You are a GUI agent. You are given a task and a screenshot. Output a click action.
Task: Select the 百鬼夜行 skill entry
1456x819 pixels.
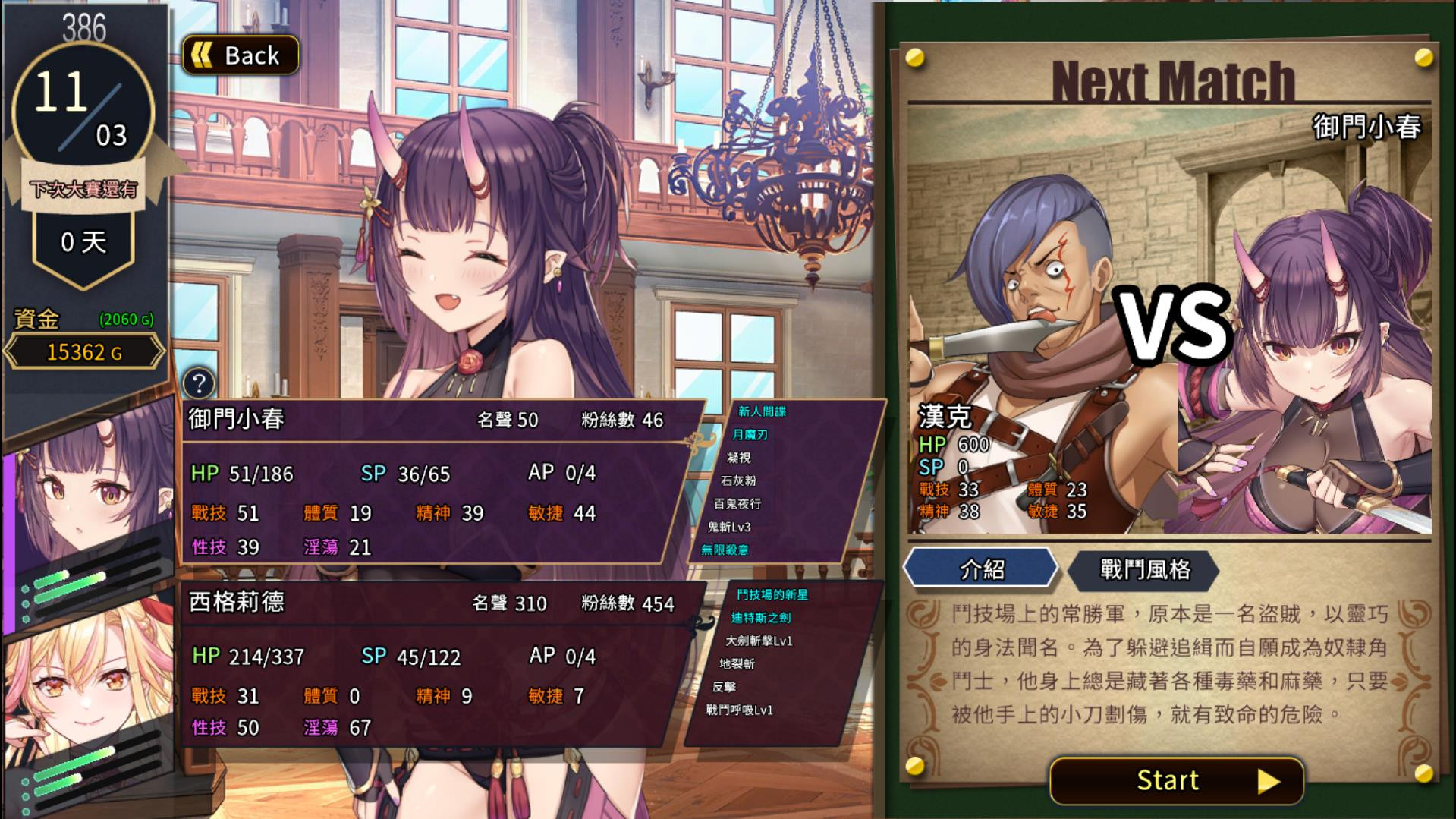(x=737, y=504)
